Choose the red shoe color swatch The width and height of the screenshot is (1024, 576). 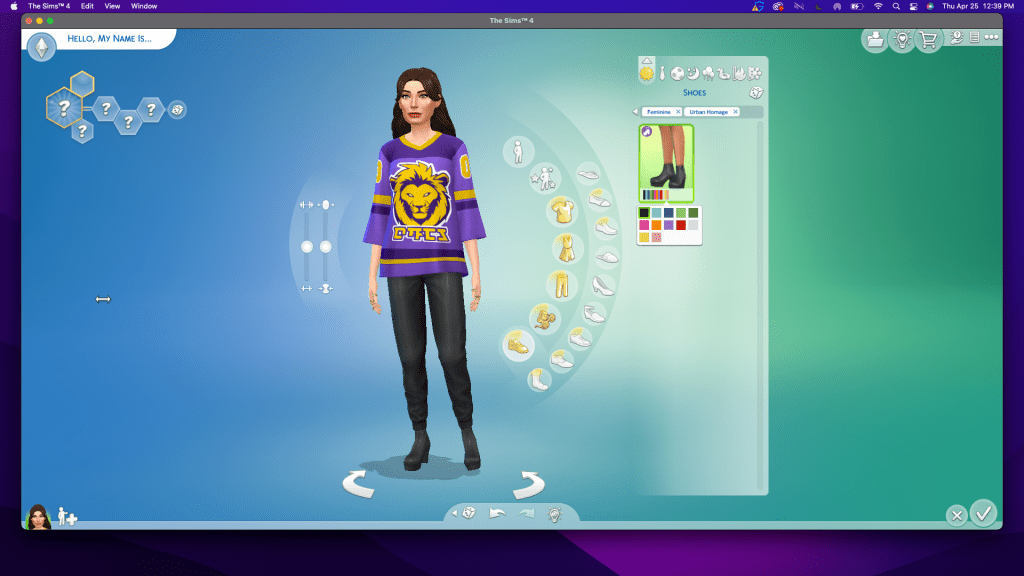(x=681, y=225)
